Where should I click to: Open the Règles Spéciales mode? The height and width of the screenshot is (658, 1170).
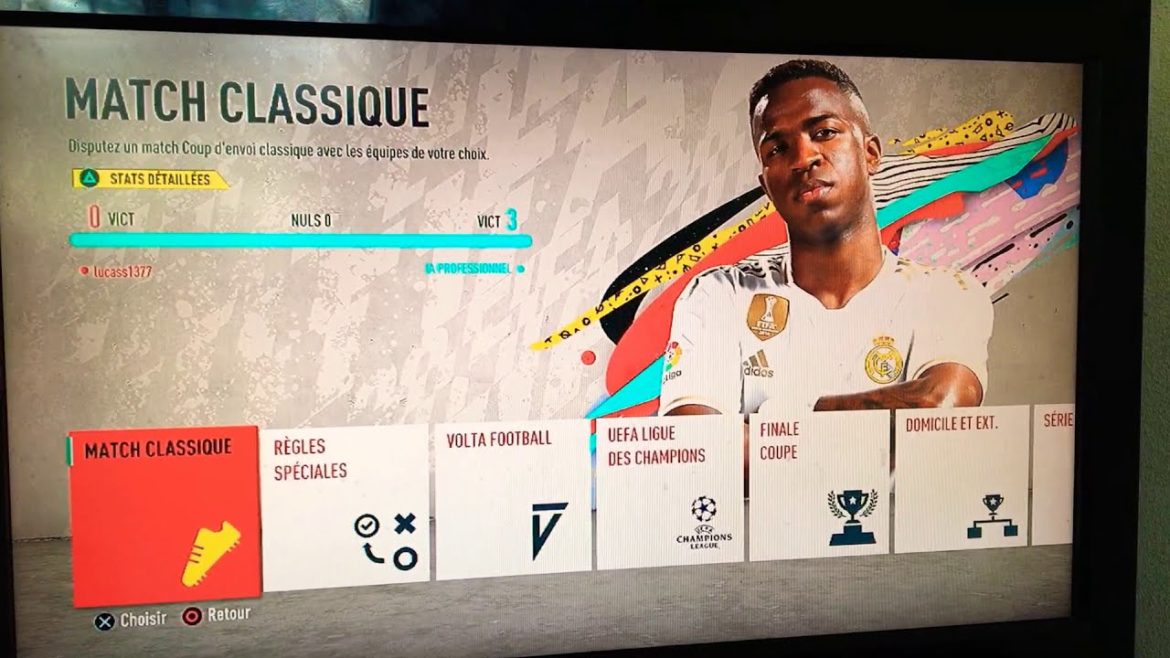click(x=345, y=506)
